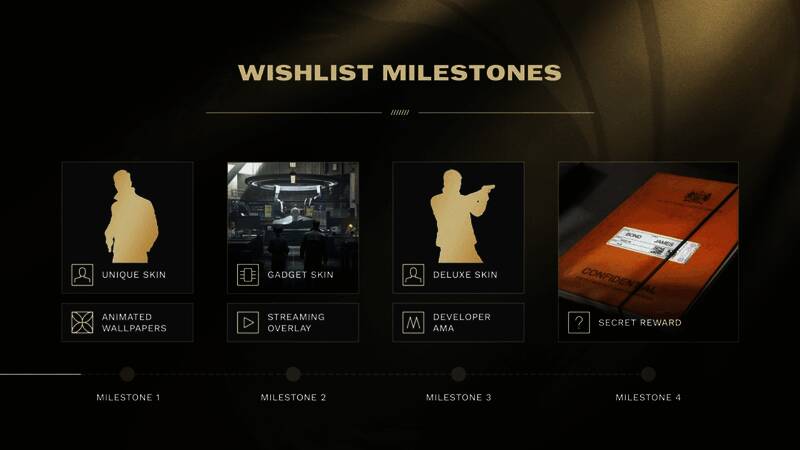Image resolution: width=800 pixels, height=450 pixels.
Task: Click the Animated Wallpapers reward tile
Action: click(x=127, y=323)
